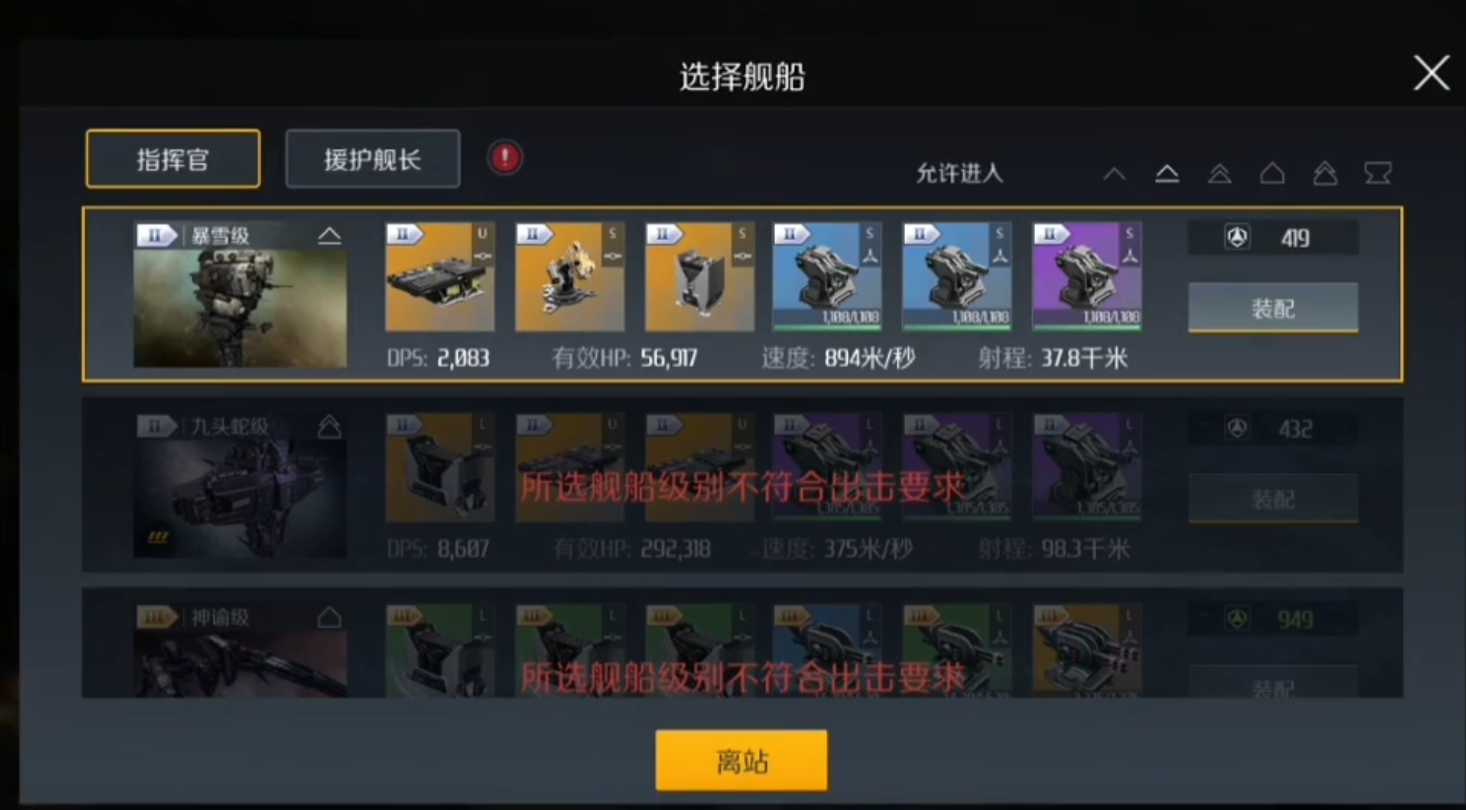
Task: Open the first yellow weapon module on 暴雪级
Action: pyautogui.click(x=440, y=276)
